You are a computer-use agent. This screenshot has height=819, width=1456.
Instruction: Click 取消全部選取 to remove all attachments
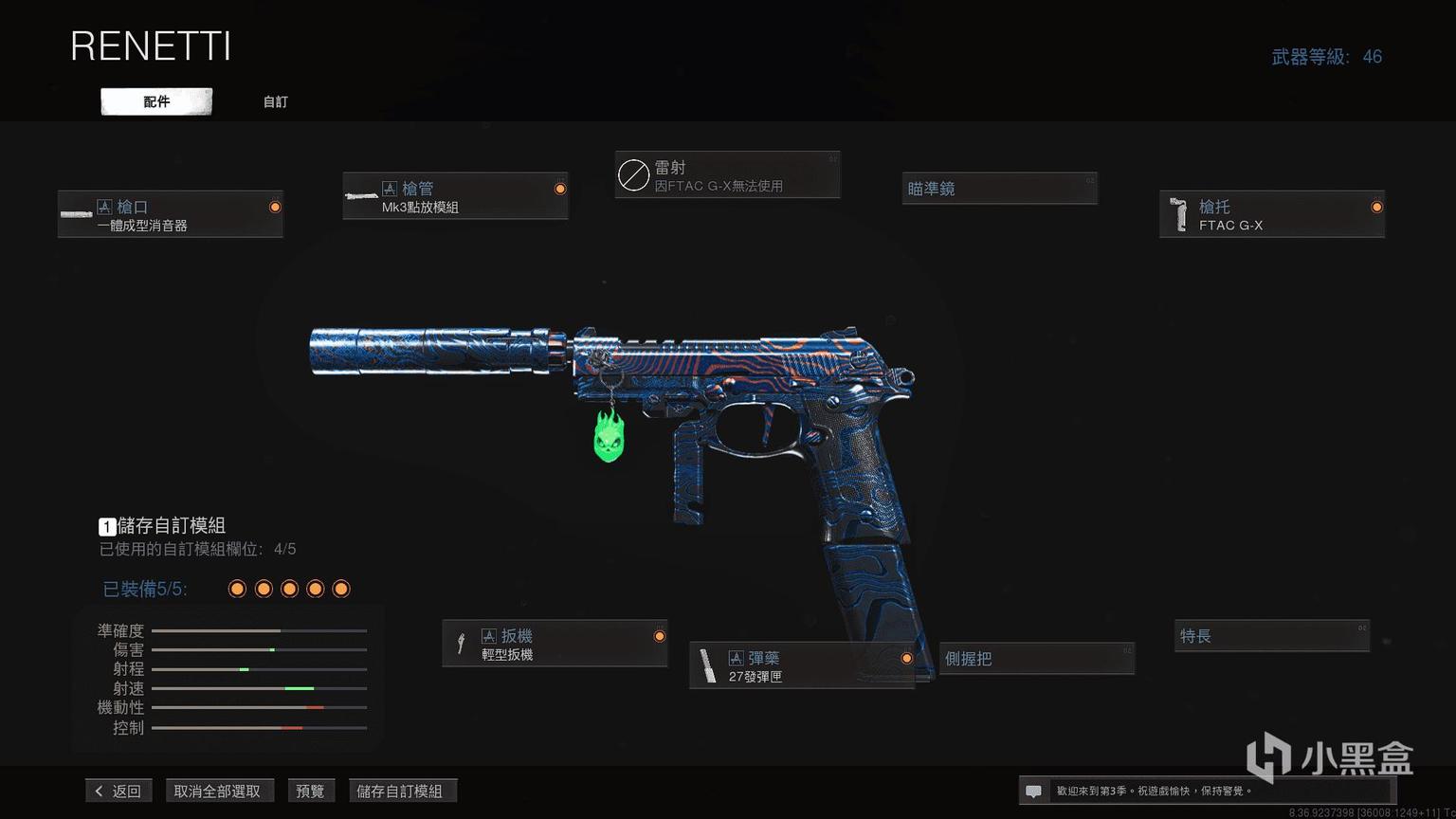click(x=217, y=791)
